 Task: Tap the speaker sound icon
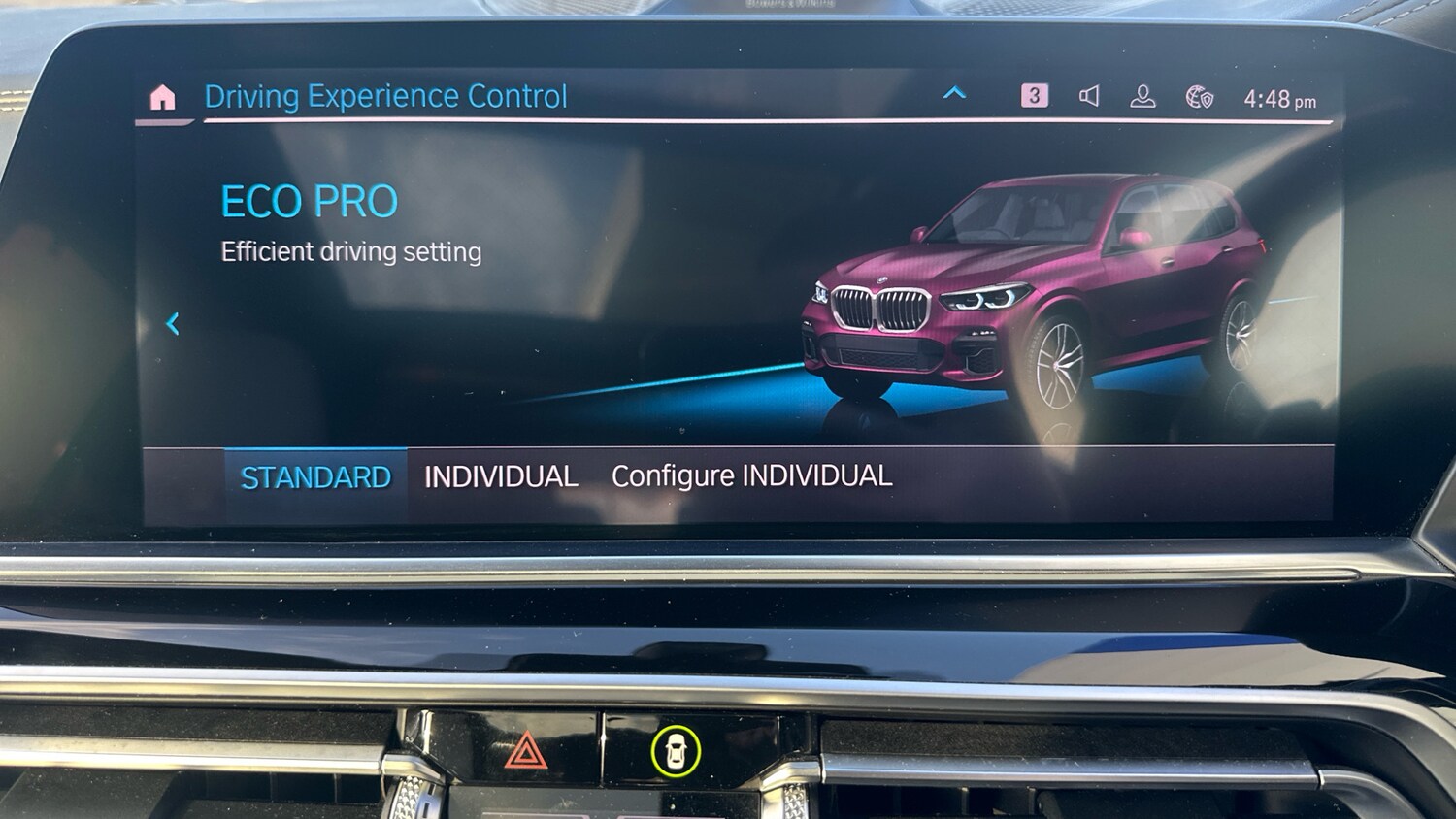coord(1089,95)
